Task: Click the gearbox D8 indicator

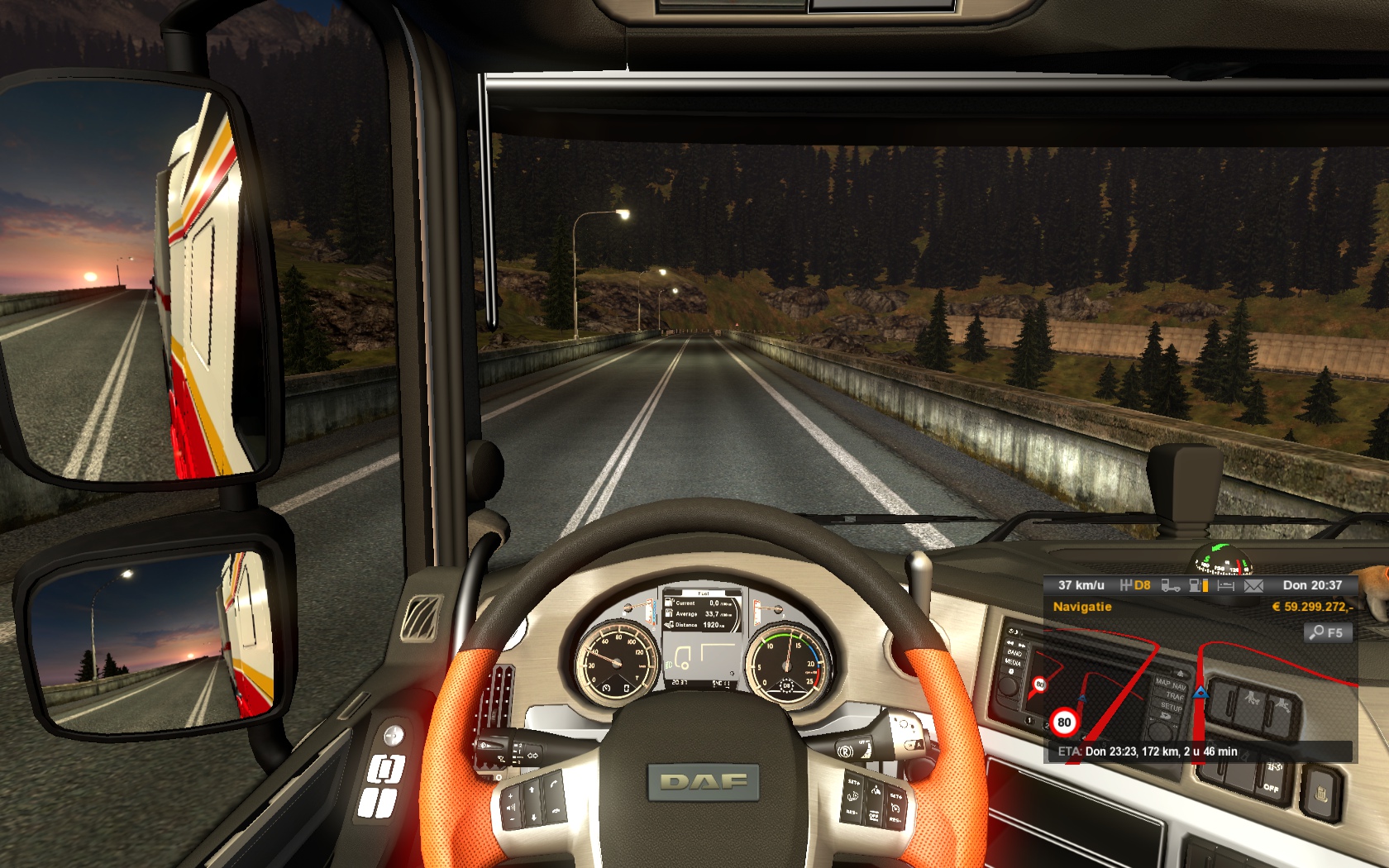Action: point(1135,585)
